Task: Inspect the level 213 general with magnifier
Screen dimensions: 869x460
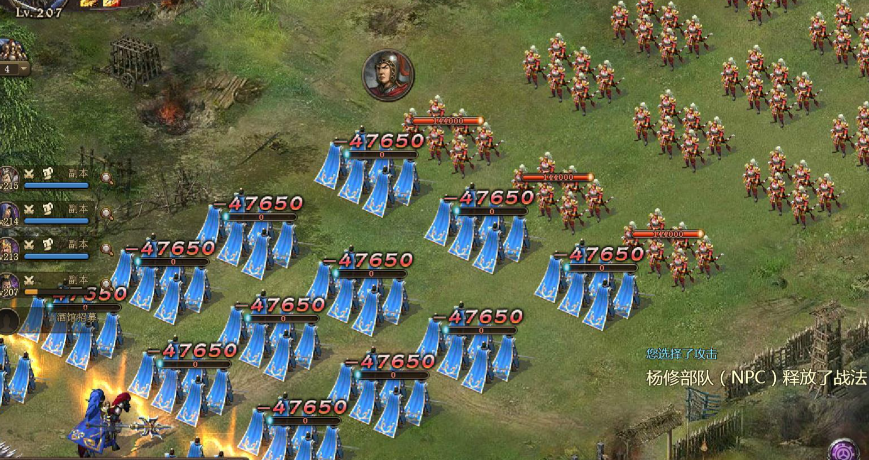Action: click(106, 249)
